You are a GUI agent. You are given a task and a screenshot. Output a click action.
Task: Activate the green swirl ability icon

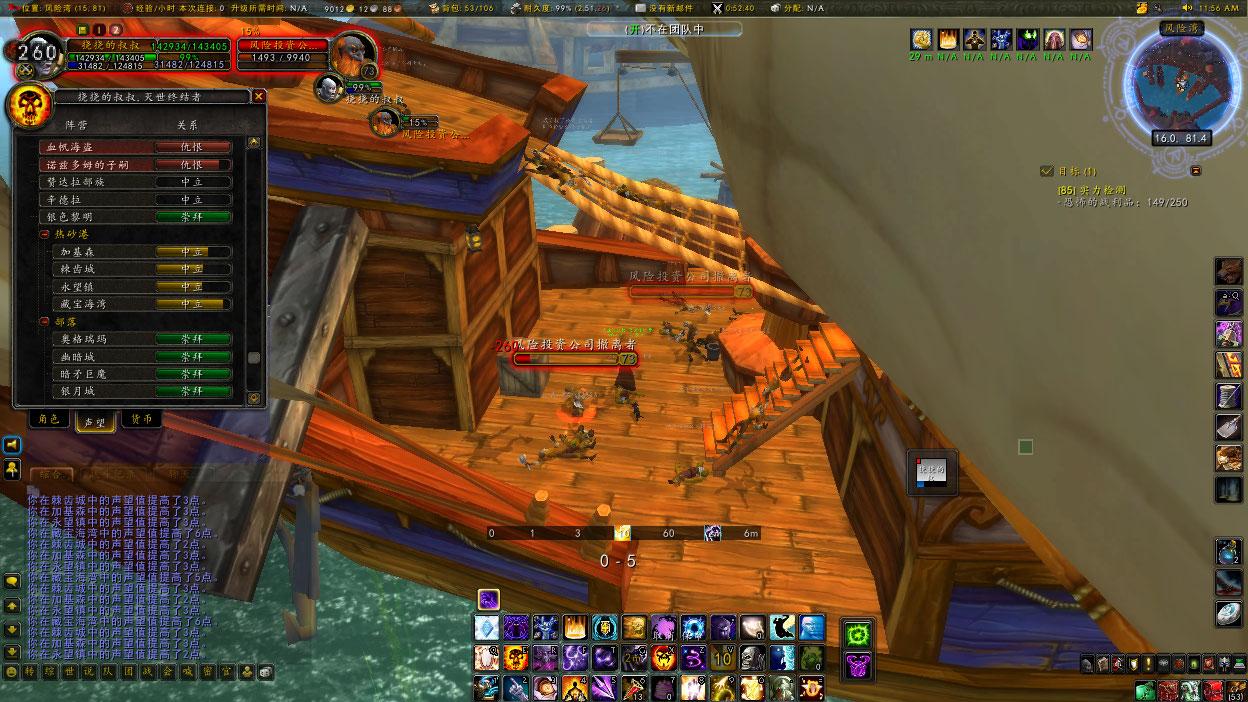pyautogui.click(x=859, y=633)
